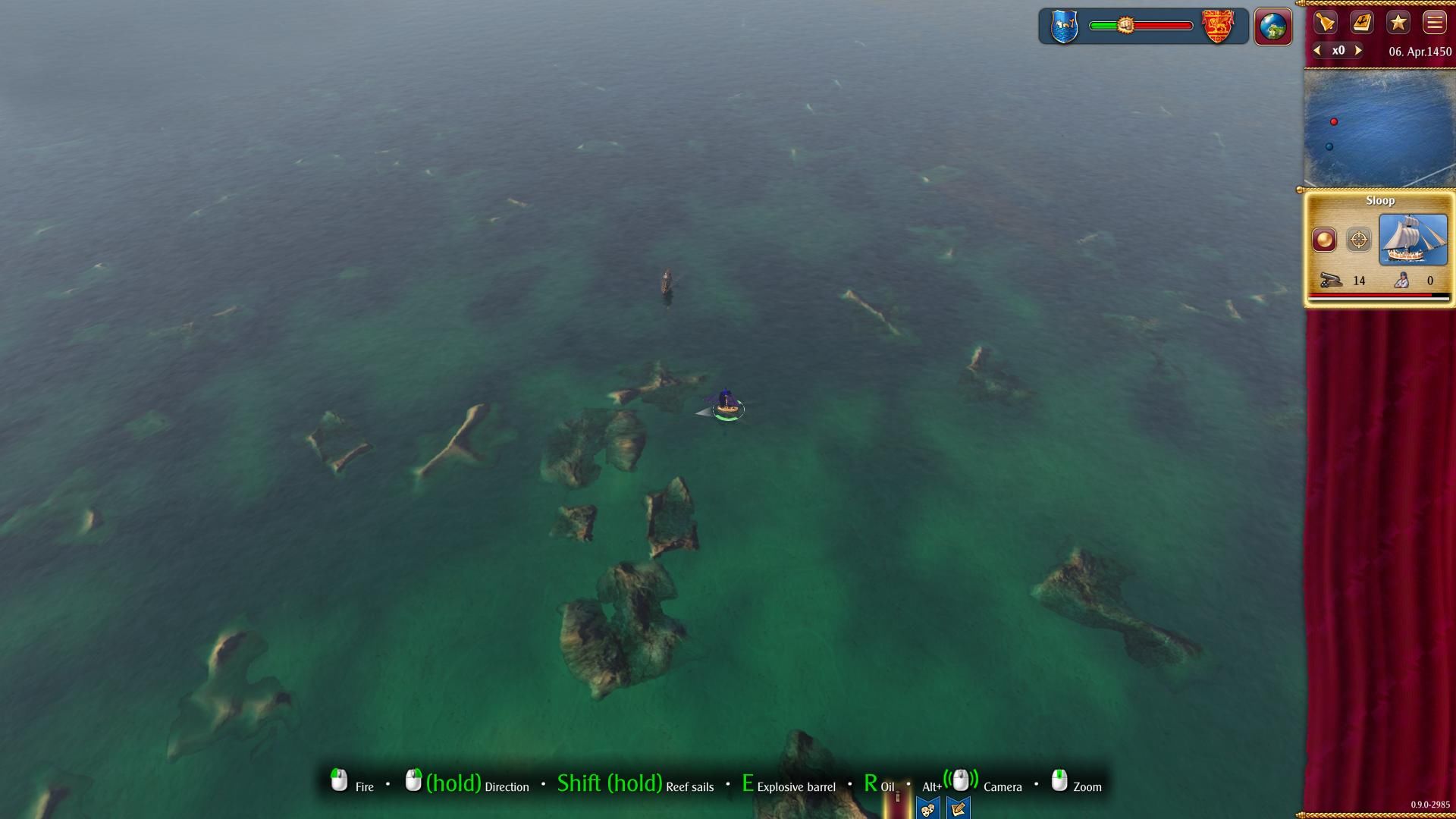
Task: Select the Sloop ship portrait
Action: coord(1413,240)
